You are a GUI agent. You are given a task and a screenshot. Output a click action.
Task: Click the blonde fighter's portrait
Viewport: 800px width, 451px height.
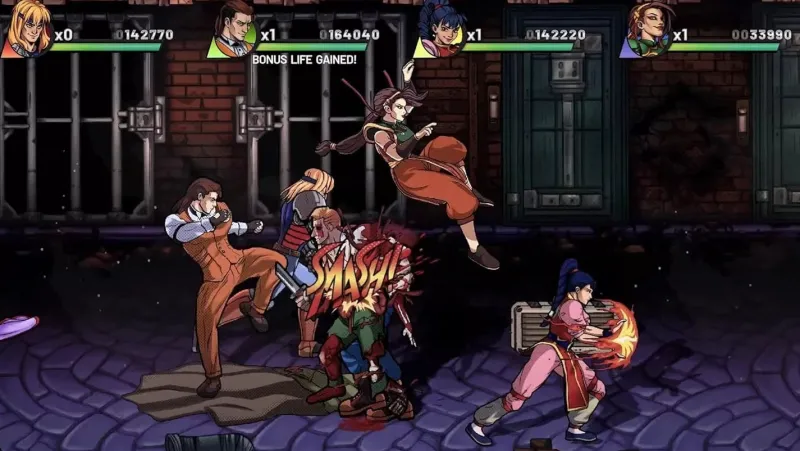pos(26,27)
